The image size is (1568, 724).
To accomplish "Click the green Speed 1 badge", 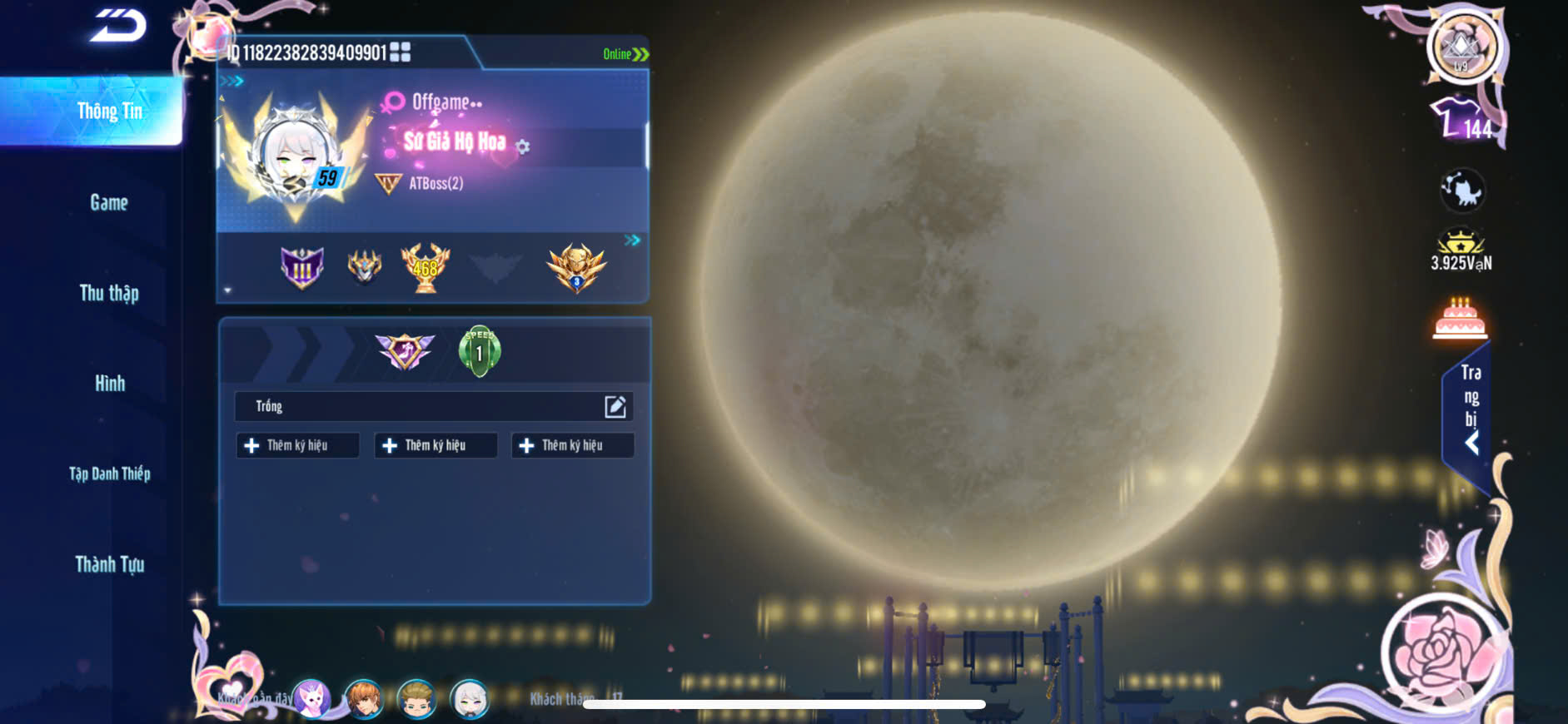I will point(479,351).
